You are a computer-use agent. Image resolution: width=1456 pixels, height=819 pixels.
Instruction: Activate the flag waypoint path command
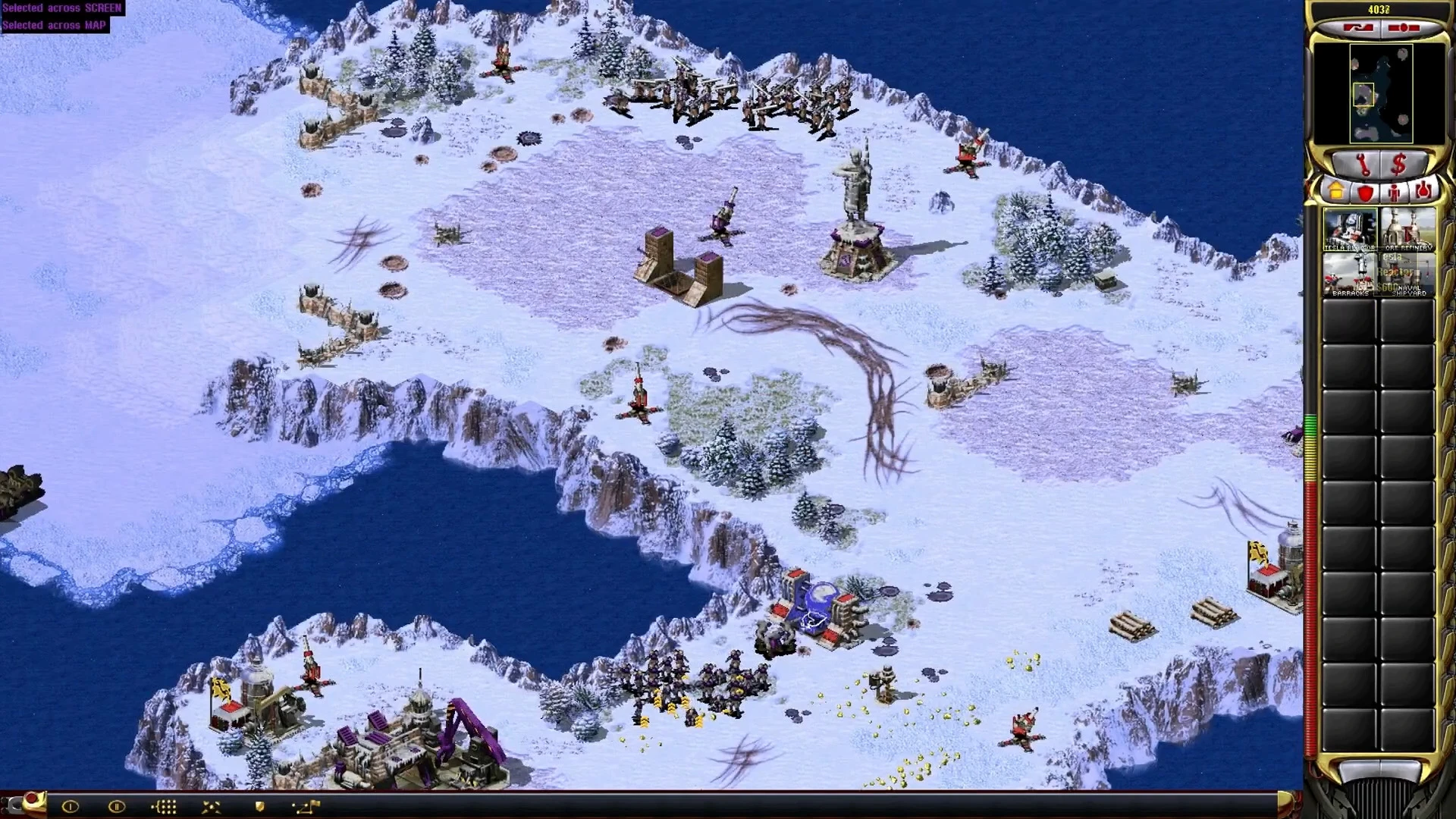(307, 807)
